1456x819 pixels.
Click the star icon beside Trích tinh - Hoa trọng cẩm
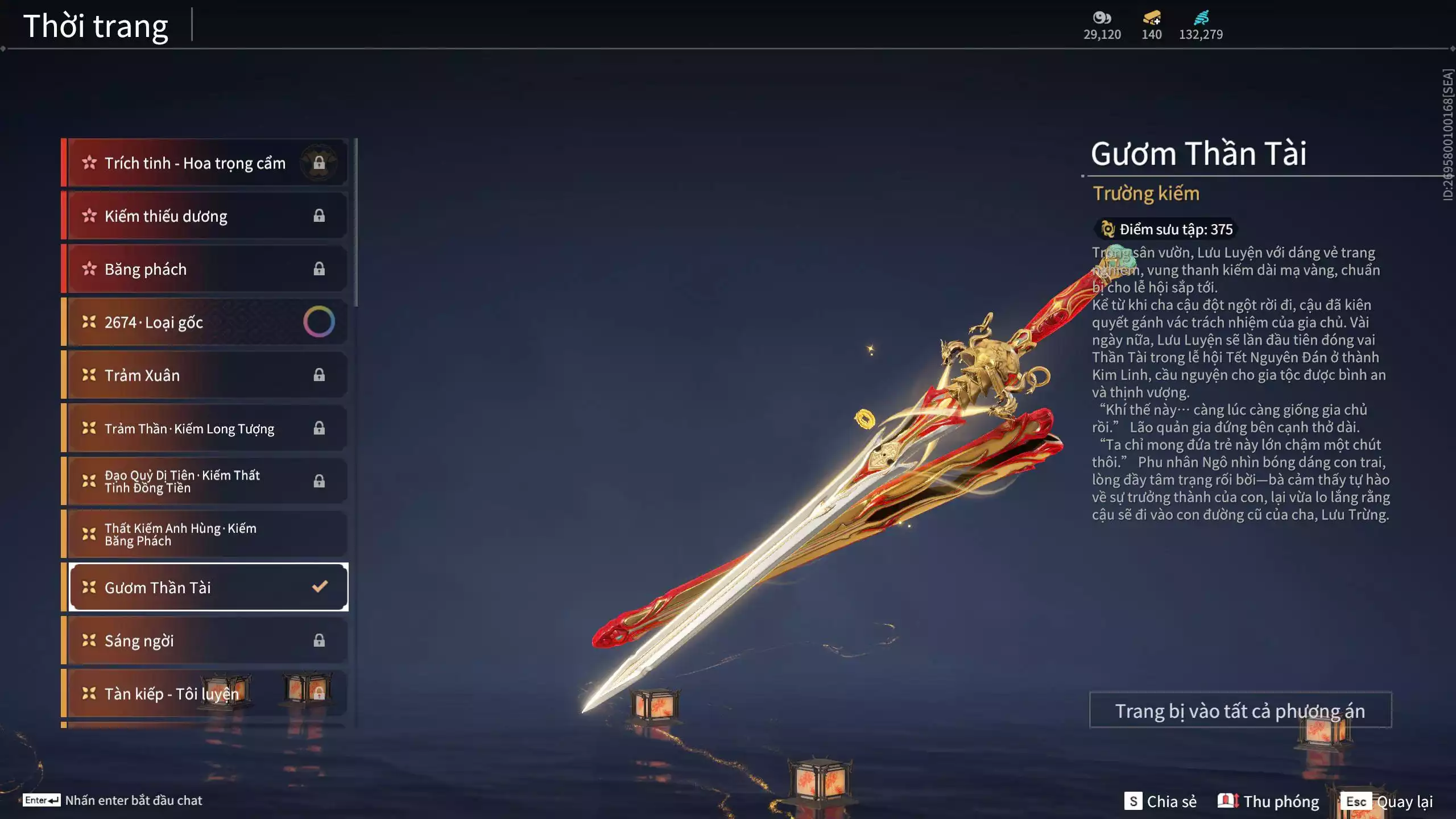(89, 163)
